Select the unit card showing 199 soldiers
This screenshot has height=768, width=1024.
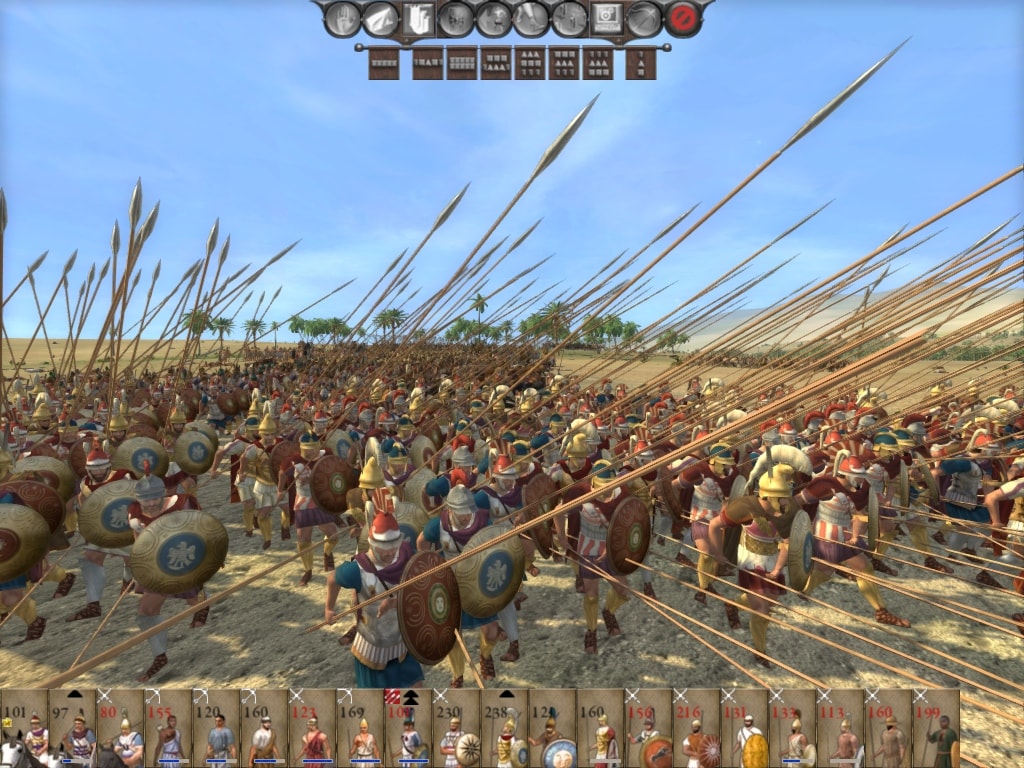click(936, 728)
